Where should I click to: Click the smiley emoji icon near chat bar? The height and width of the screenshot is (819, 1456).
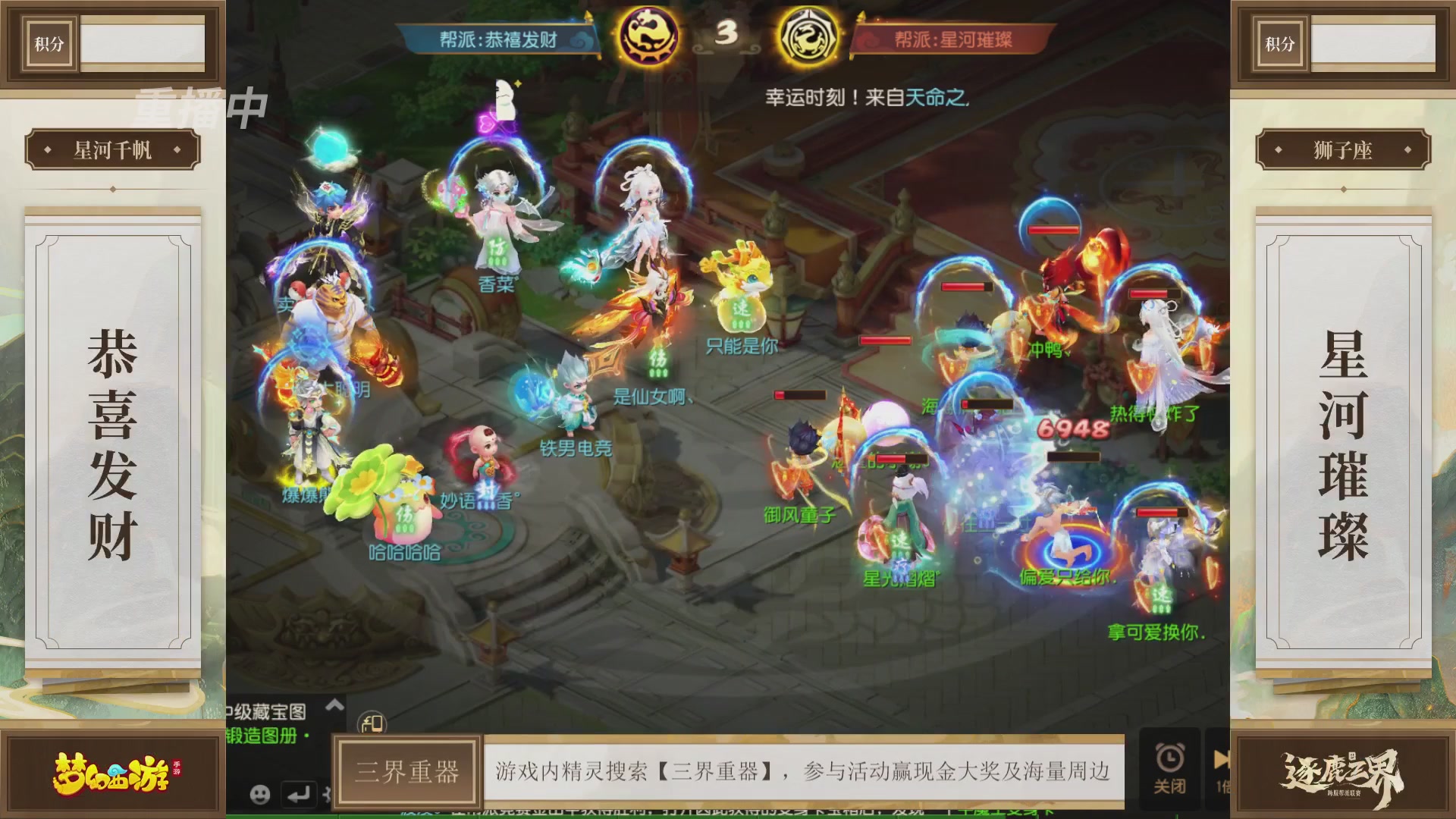(262, 794)
